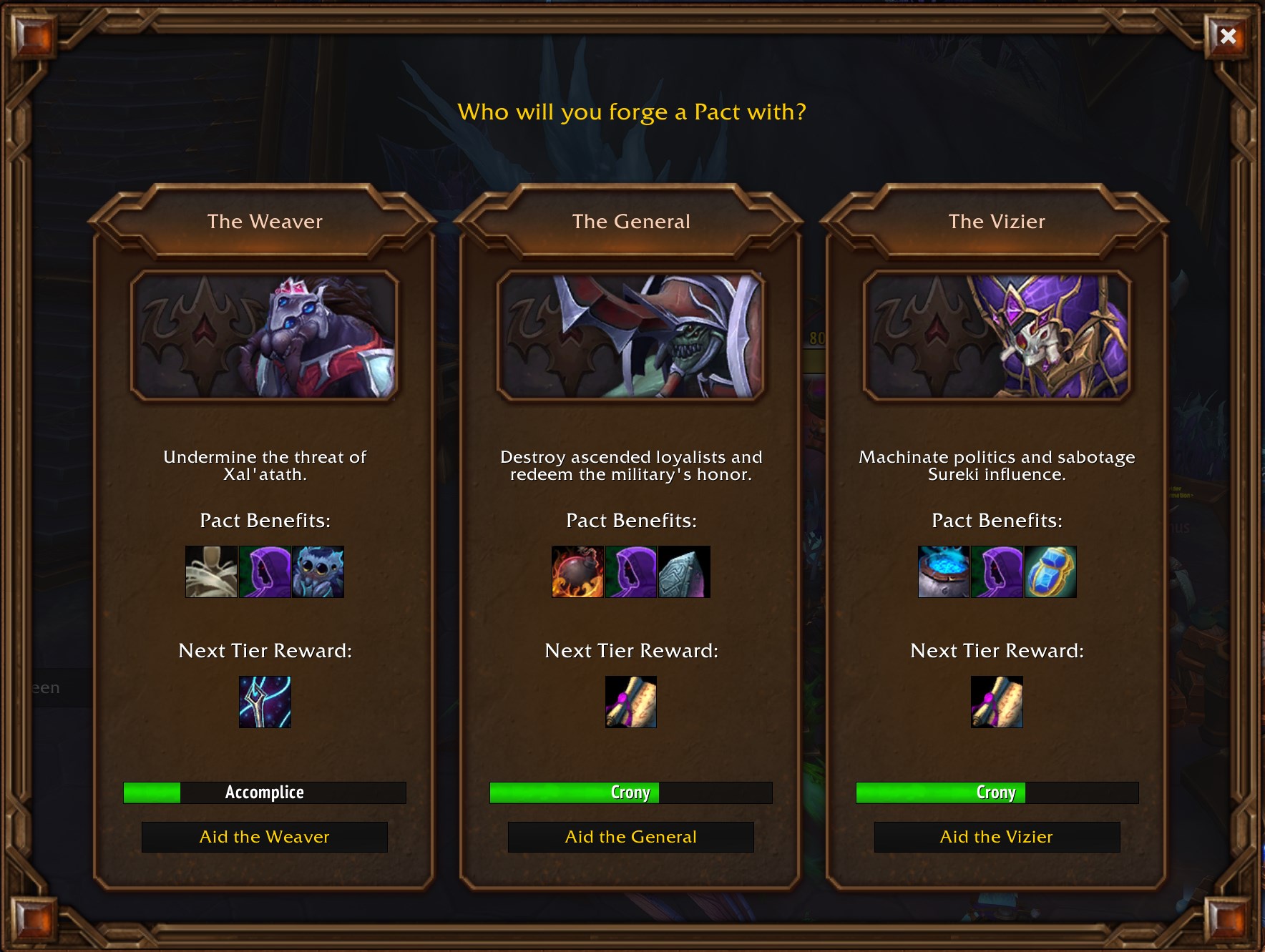The width and height of the screenshot is (1265, 952).
Task: Click the purple hooded icon in Vizier's benefits
Action: pyautogui.click(x=997, y=571)
